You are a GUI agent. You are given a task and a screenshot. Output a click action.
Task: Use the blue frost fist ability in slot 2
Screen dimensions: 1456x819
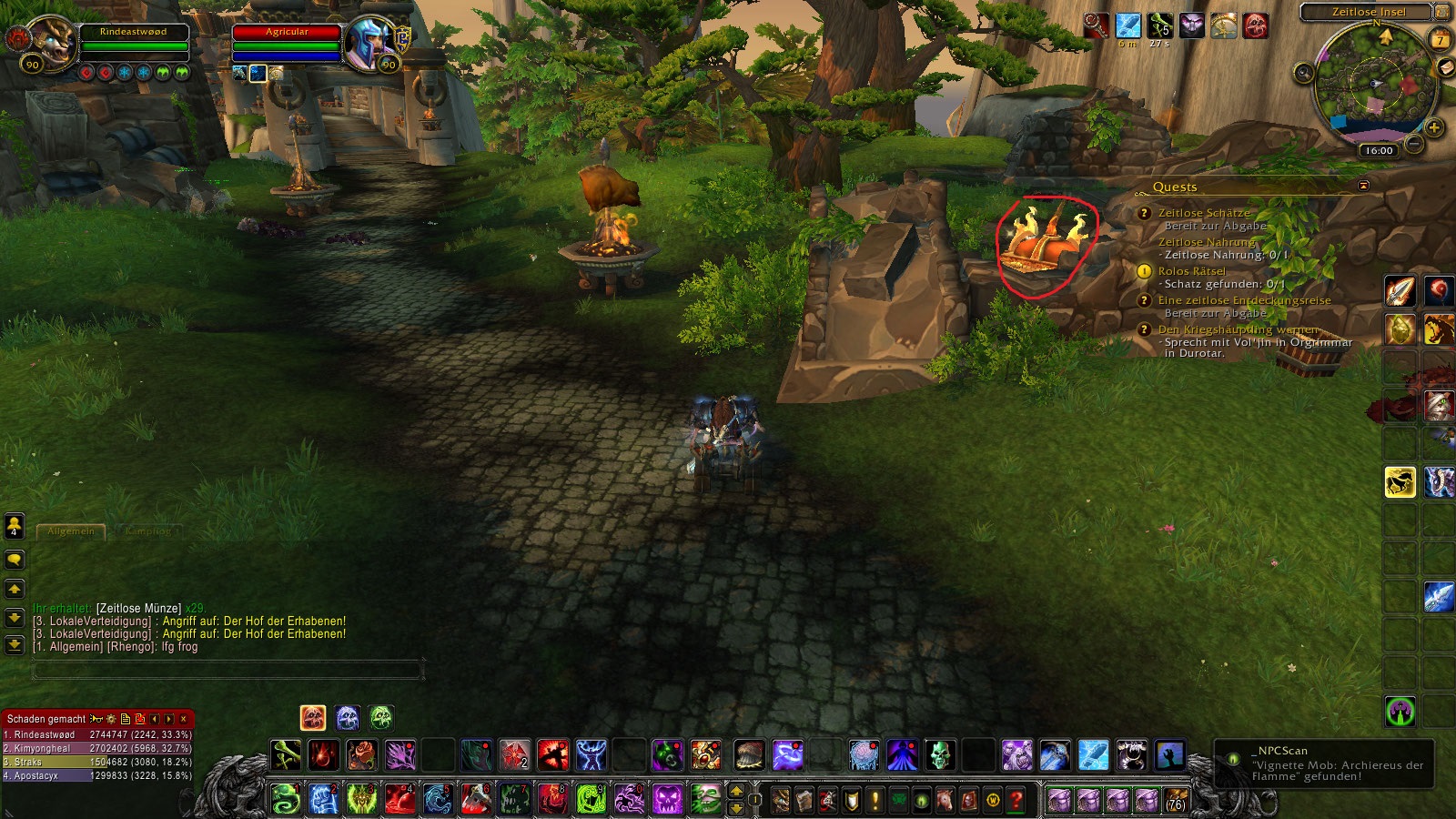click(323, 799)
